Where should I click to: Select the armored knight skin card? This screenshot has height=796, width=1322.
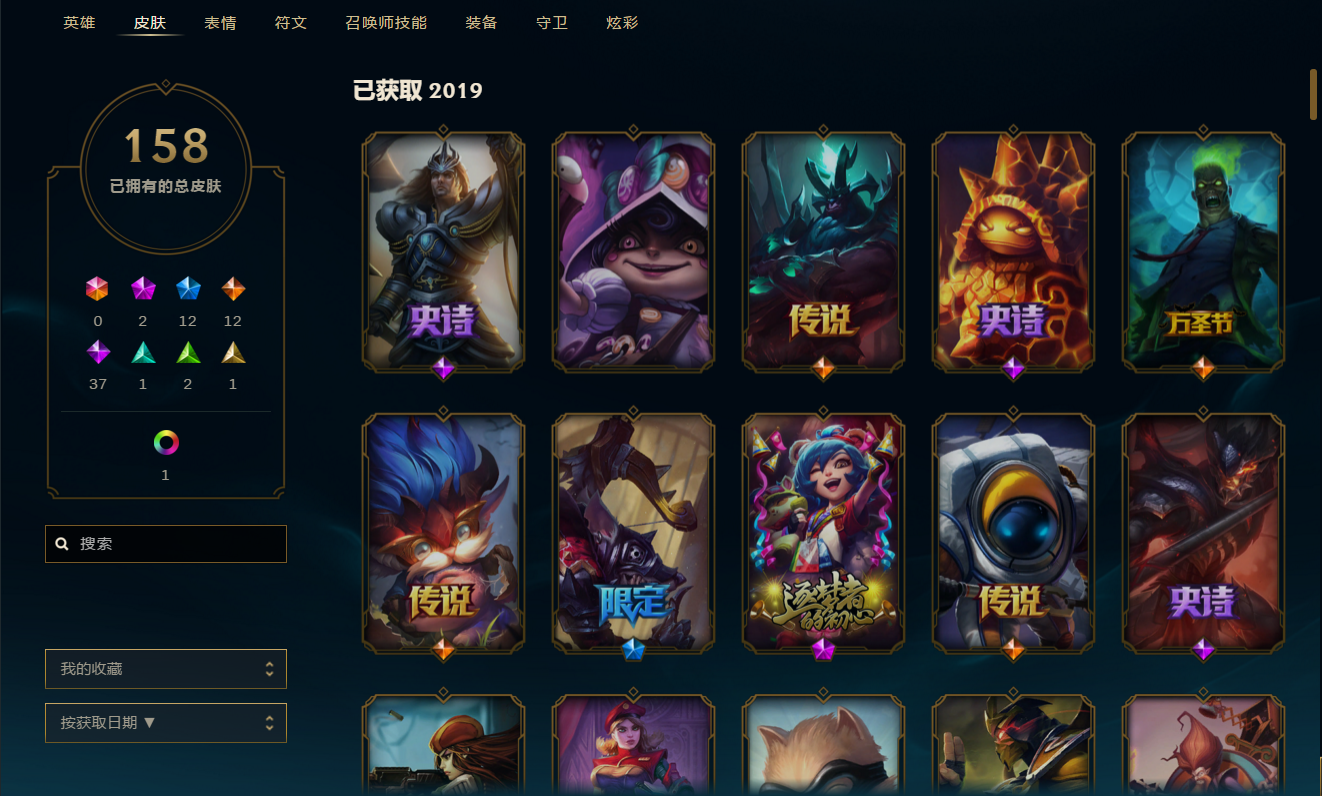[x=443, y=250]
